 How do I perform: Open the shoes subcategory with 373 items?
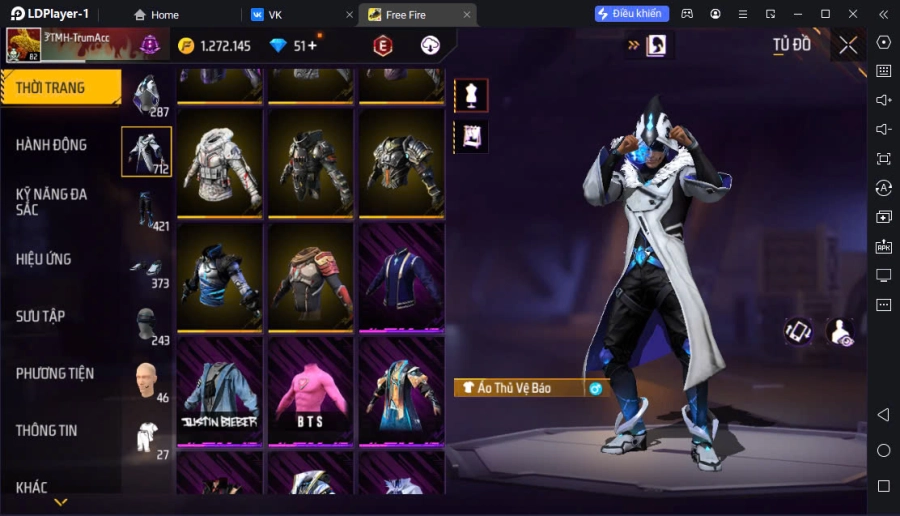[x=147, y=270]
